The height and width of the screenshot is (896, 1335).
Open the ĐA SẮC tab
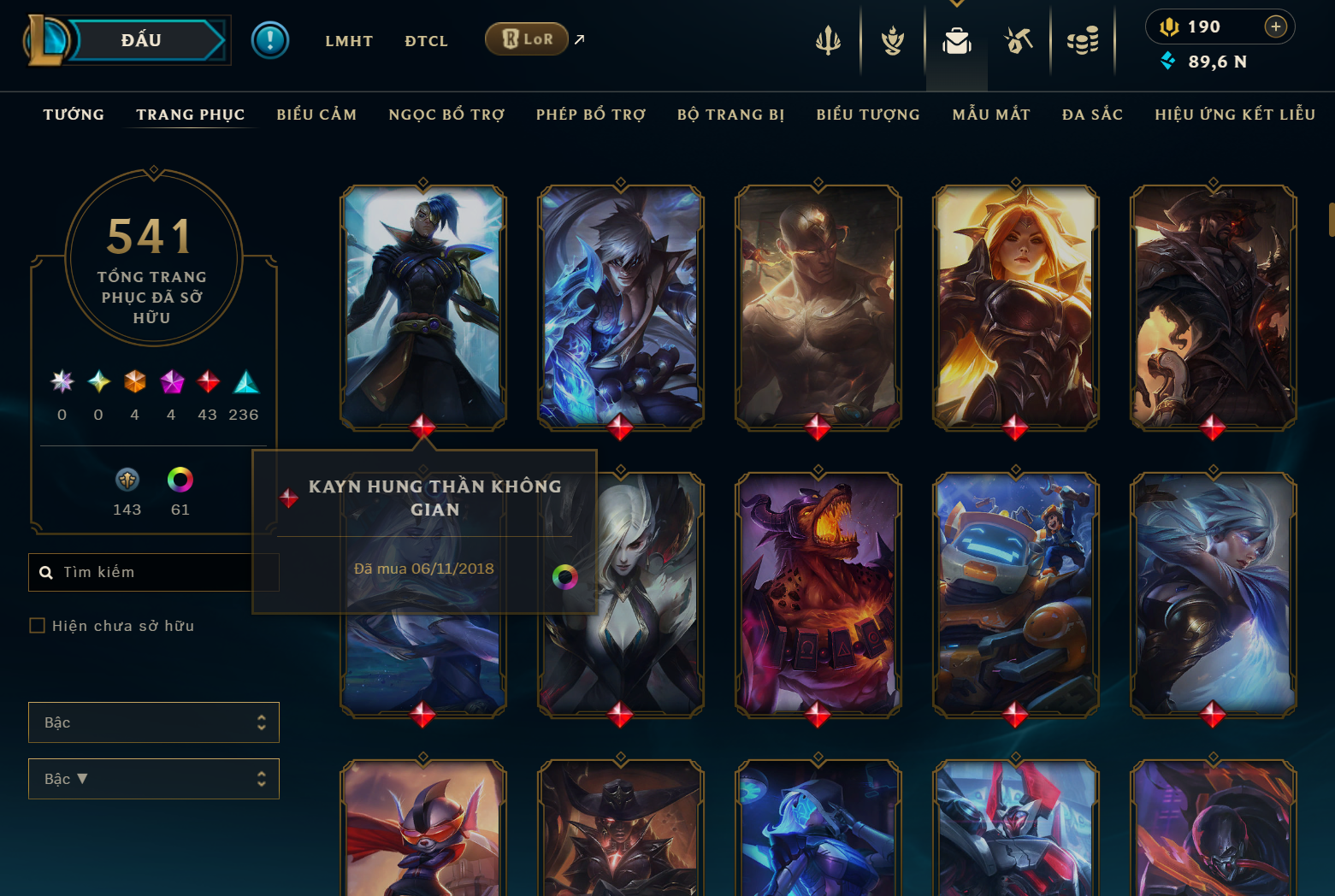coord(1092,115)
